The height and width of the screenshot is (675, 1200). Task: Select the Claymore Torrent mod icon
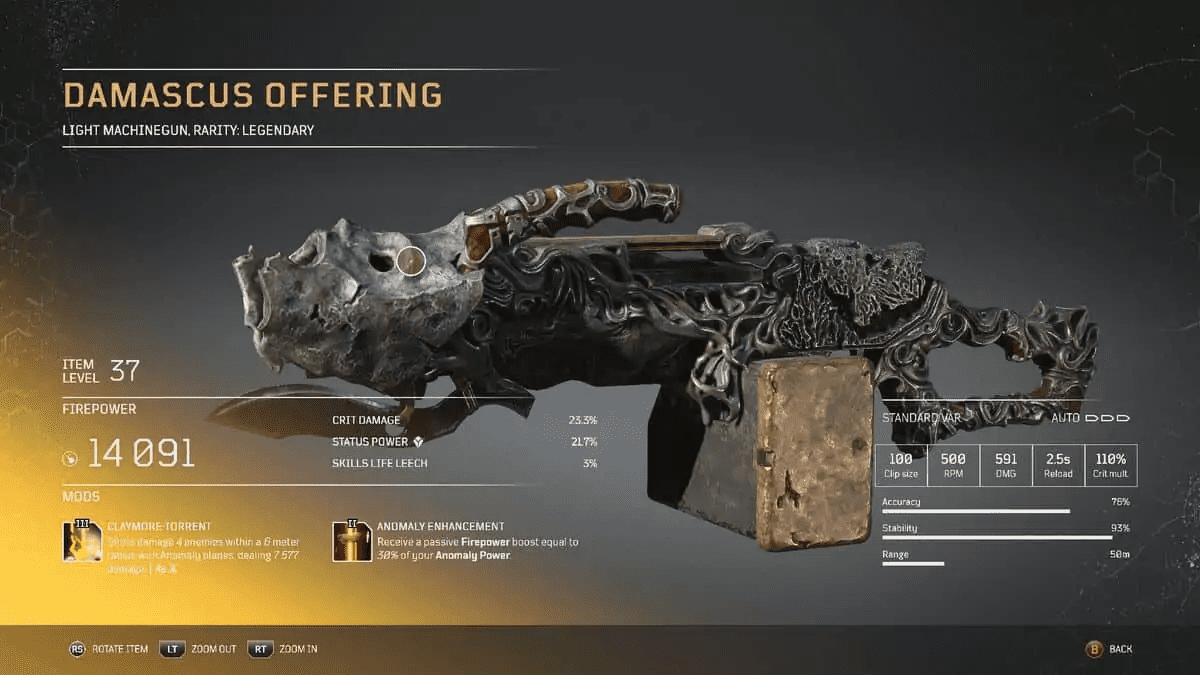[x=82, y=541]
